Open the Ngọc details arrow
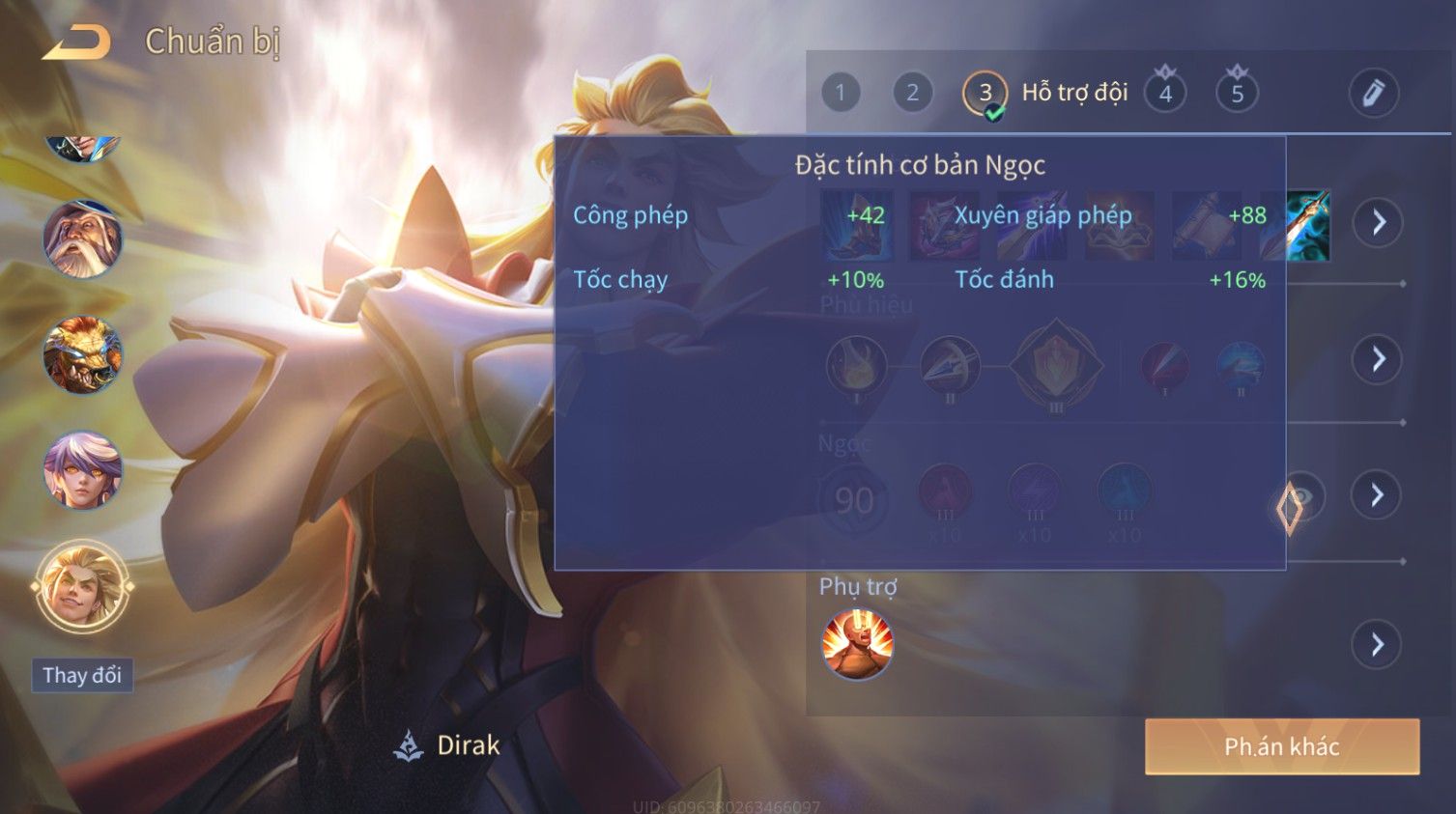The image size is (1456, 814). (x=1378, y=495)
